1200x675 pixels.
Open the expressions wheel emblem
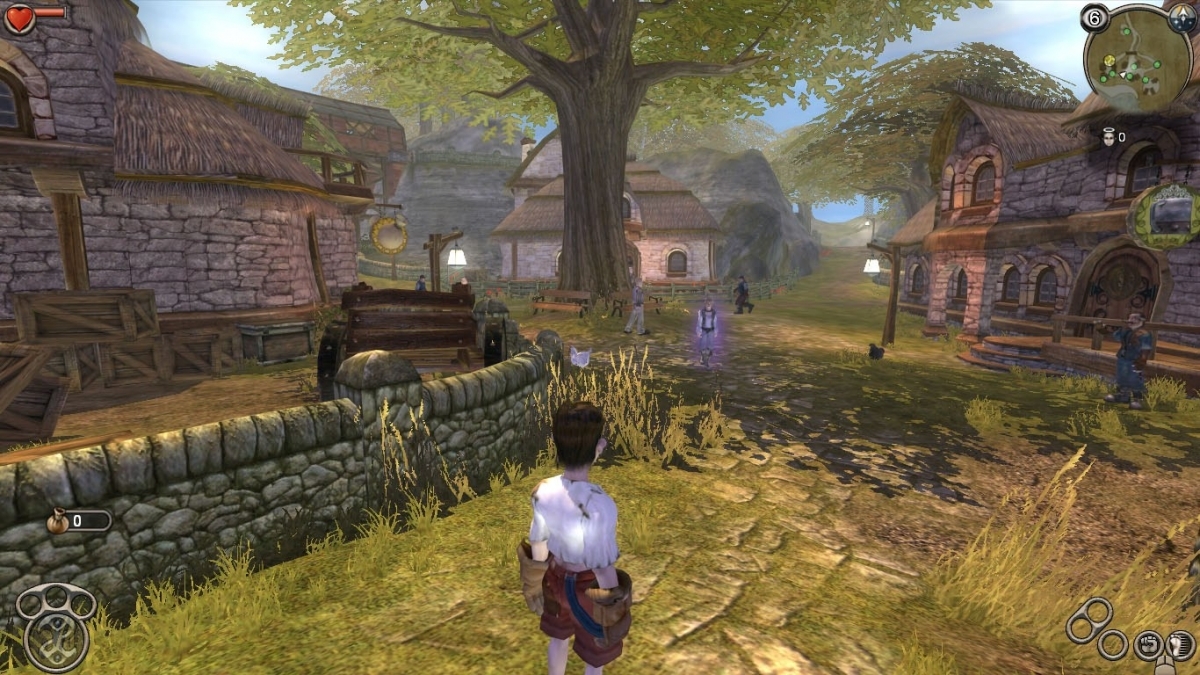pos(55,639)
